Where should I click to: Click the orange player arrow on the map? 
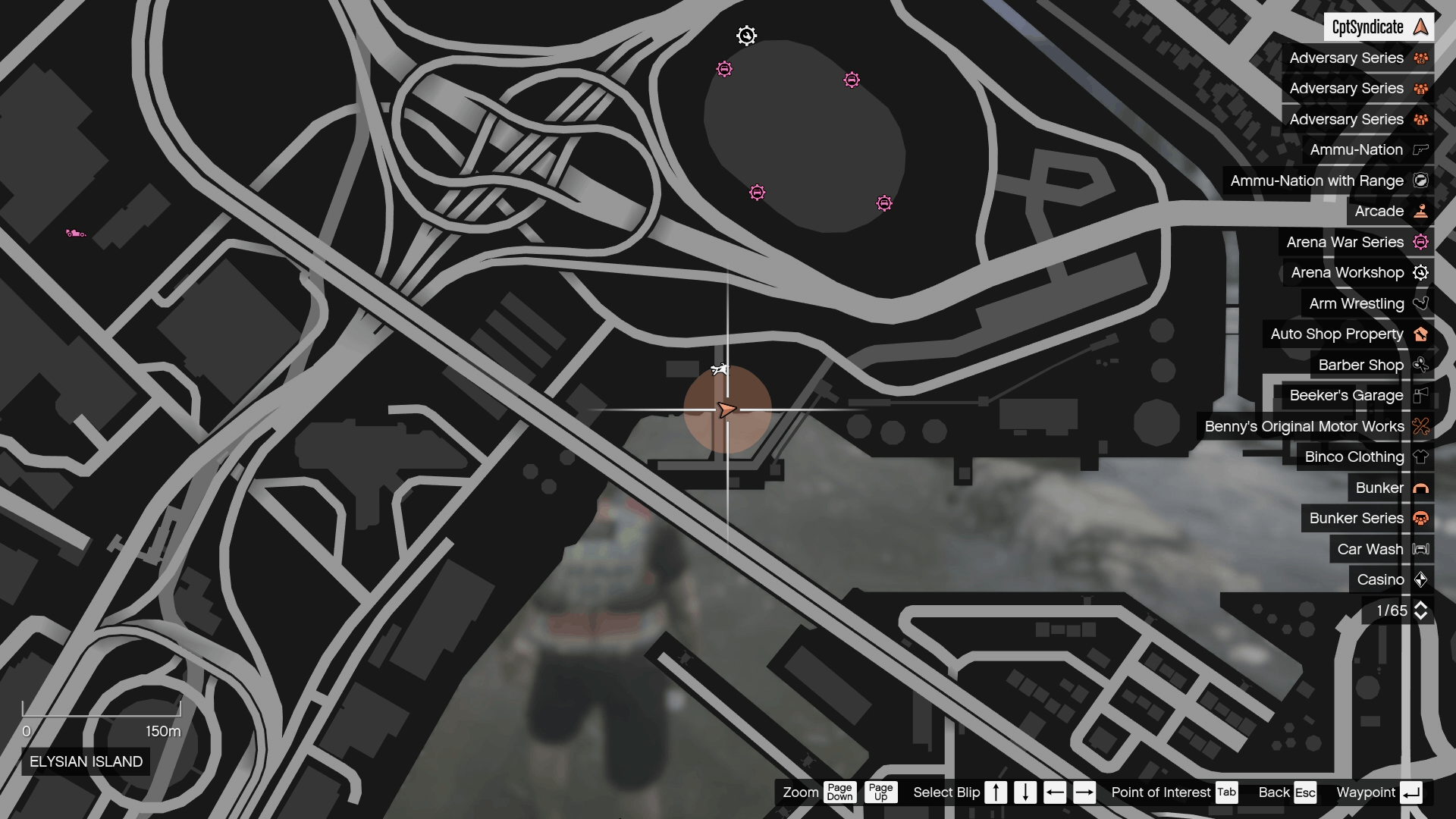pos(727,409)
